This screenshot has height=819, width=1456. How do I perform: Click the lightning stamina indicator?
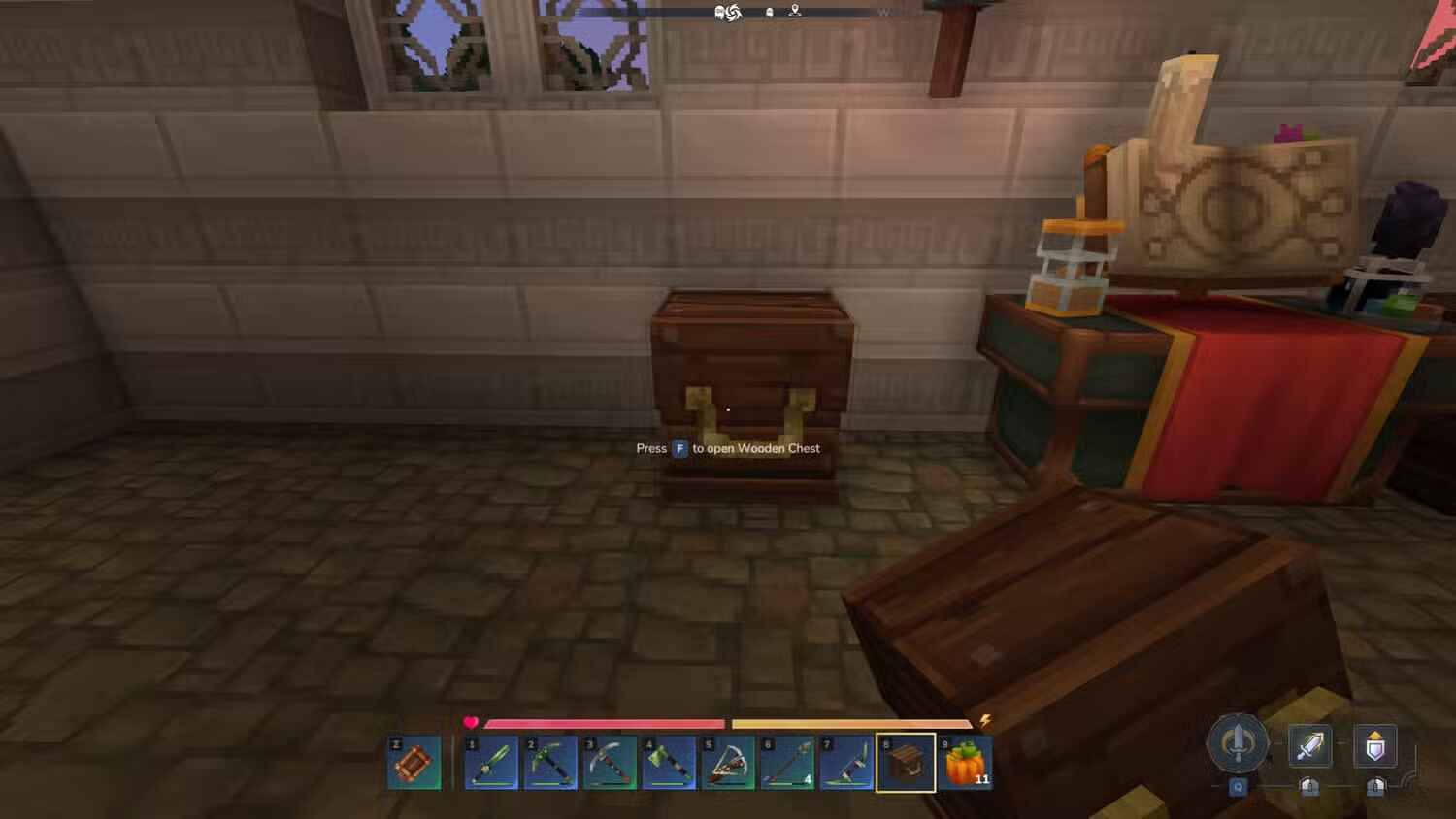(x=986, y=720)
